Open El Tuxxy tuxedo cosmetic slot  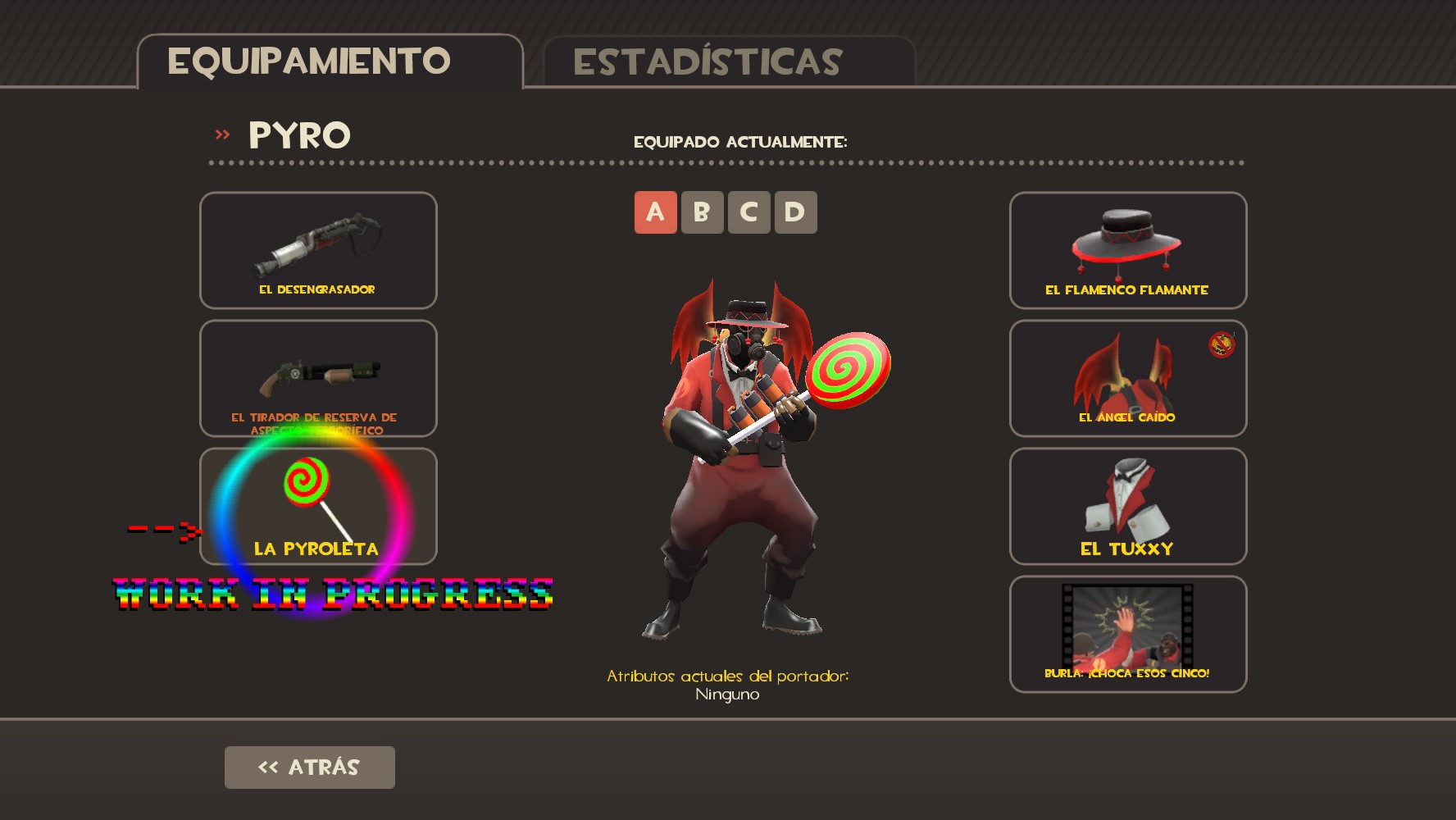(1127, 507)
